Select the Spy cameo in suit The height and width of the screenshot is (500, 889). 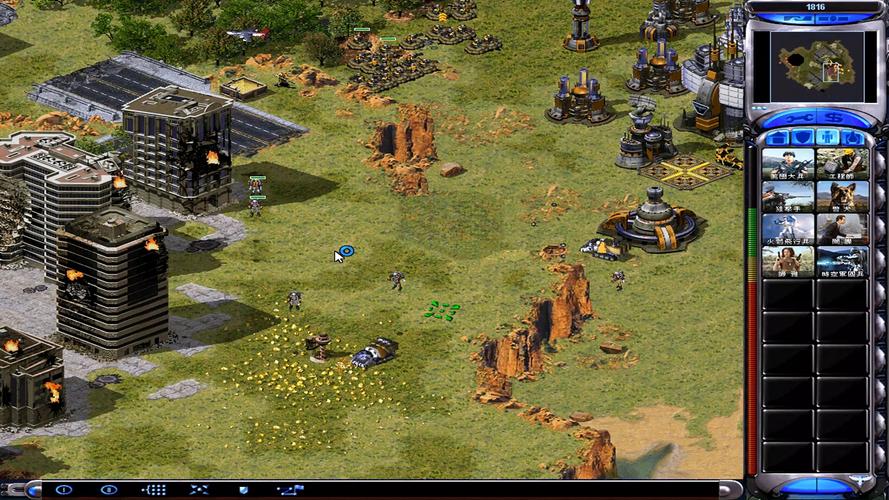[x=841, y=230]
